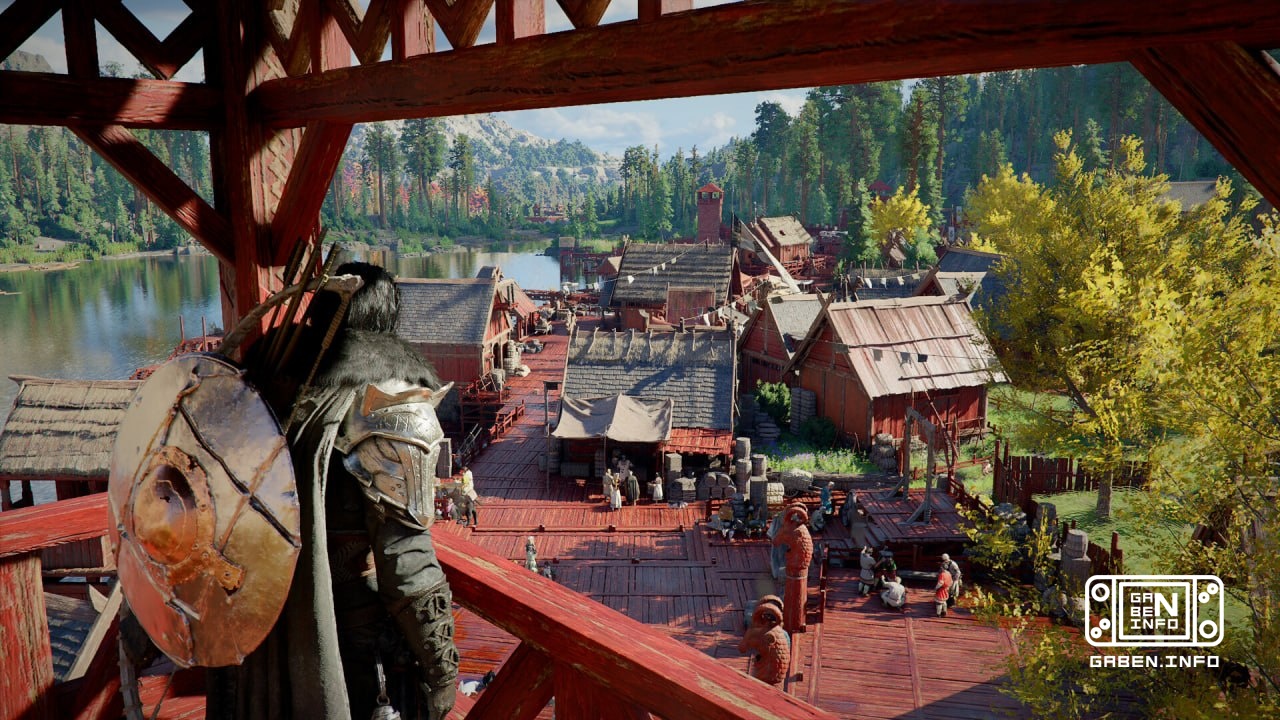Click the GABEN.INFO watermark logo
Image resolution: width=1280 pixels, height=720 pixels.
(x=1153, y=612)
